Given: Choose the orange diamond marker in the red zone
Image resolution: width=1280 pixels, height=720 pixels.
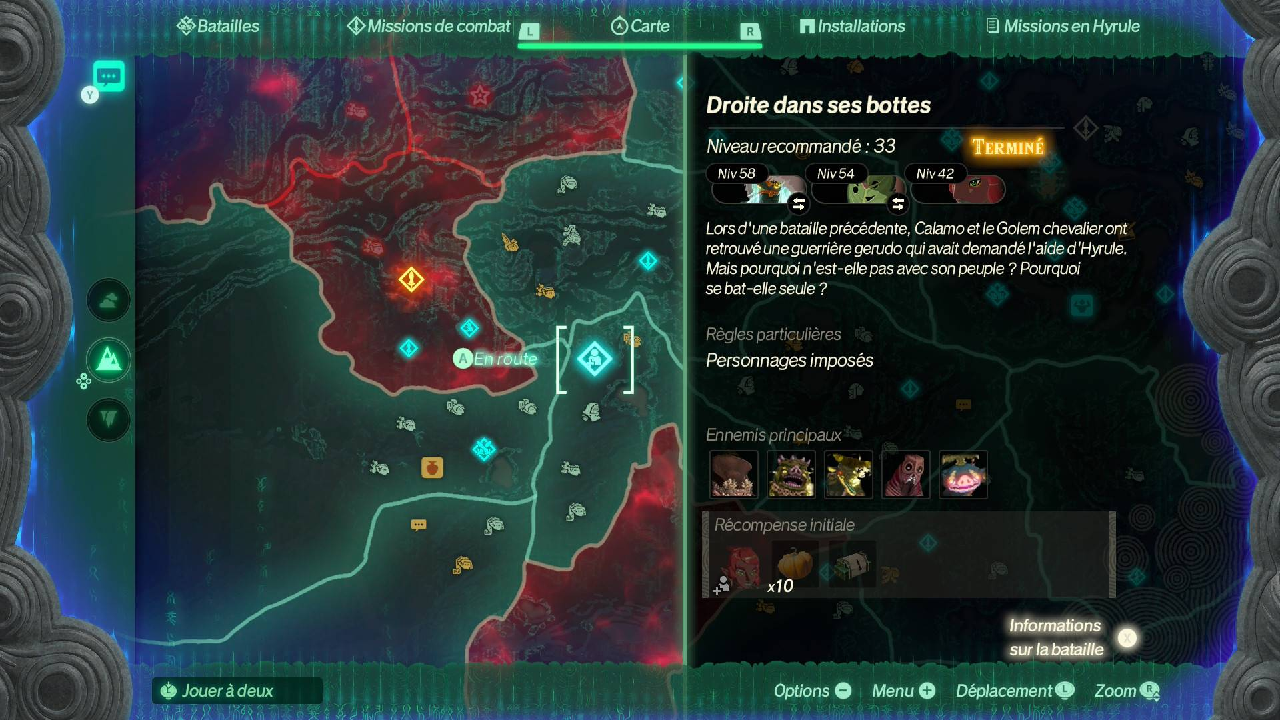Looking at the screenshot, I should coord(411,279).
